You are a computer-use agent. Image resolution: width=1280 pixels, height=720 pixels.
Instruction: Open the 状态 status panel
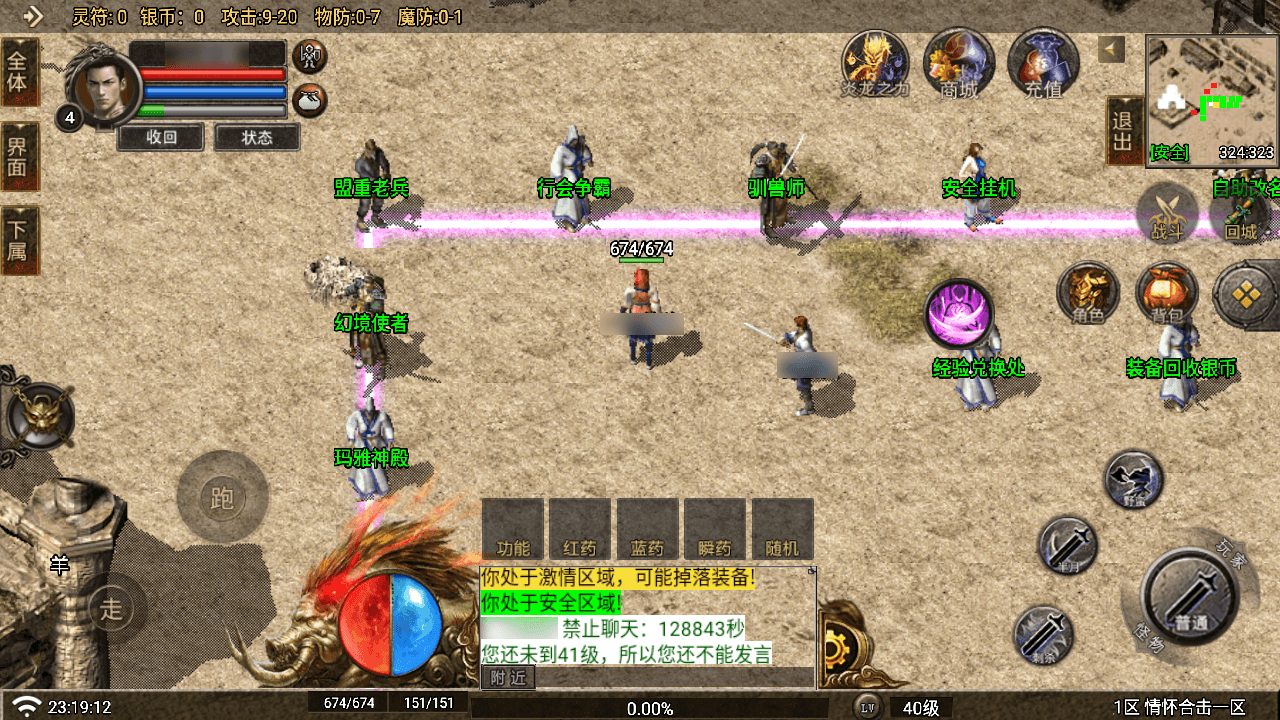coord(257,137)
